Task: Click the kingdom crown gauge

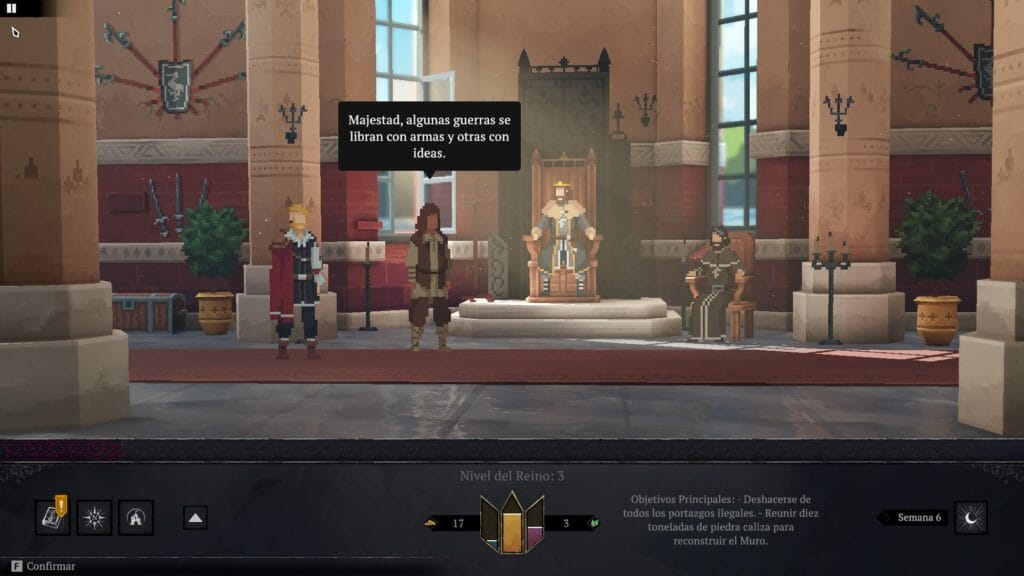Action: (511, 521)
